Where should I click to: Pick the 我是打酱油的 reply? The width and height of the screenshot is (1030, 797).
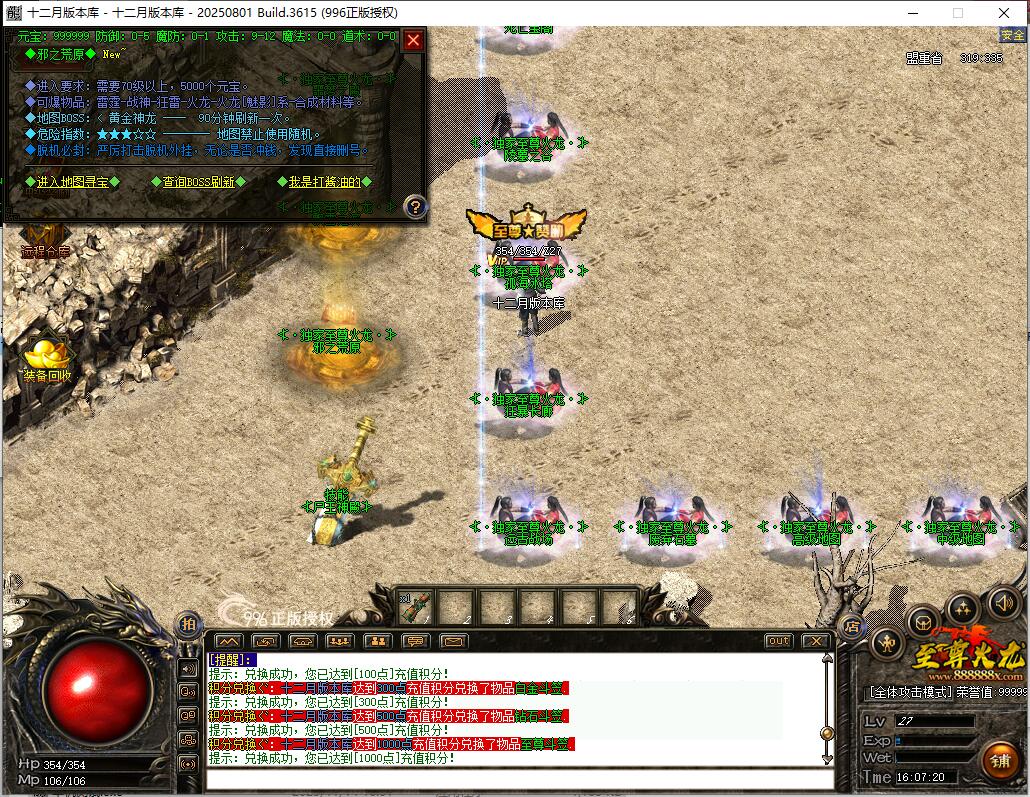(x=324, y=182)
